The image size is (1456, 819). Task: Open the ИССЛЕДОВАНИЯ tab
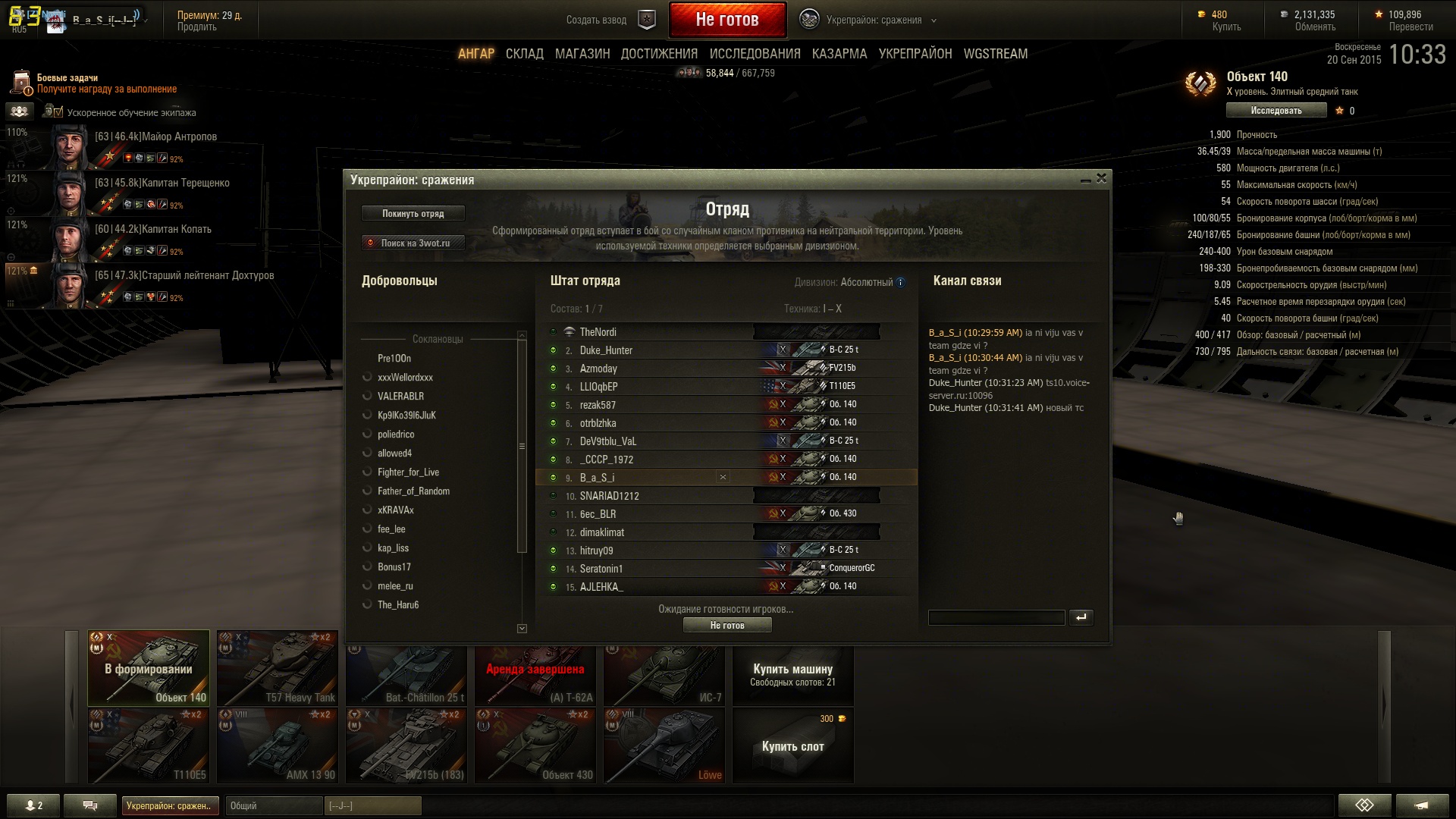[x=755, y=54]
